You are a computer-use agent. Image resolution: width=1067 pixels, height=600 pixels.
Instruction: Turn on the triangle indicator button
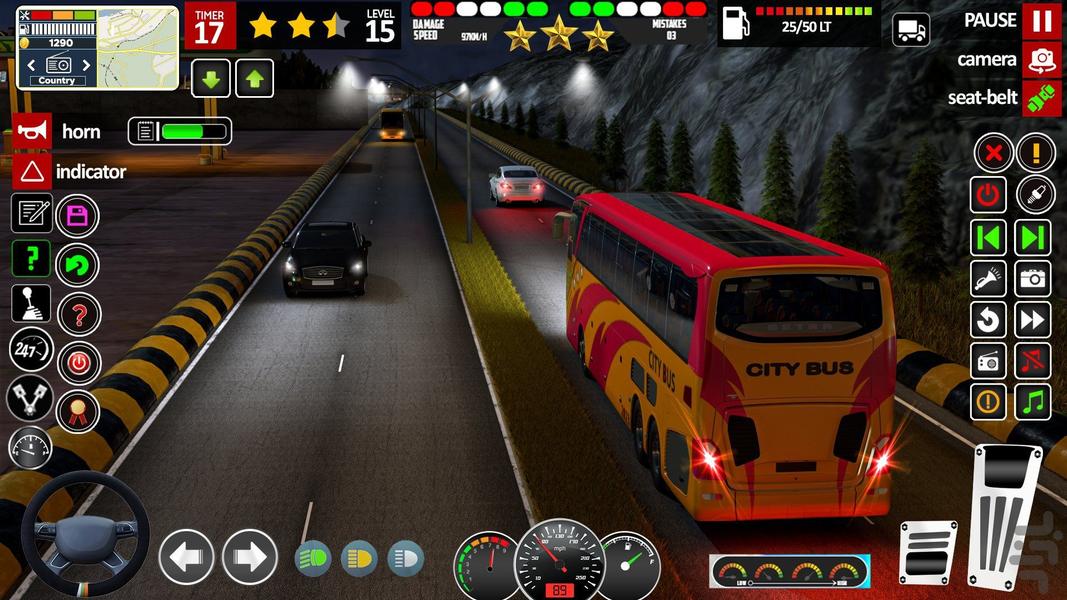(32, 171)
